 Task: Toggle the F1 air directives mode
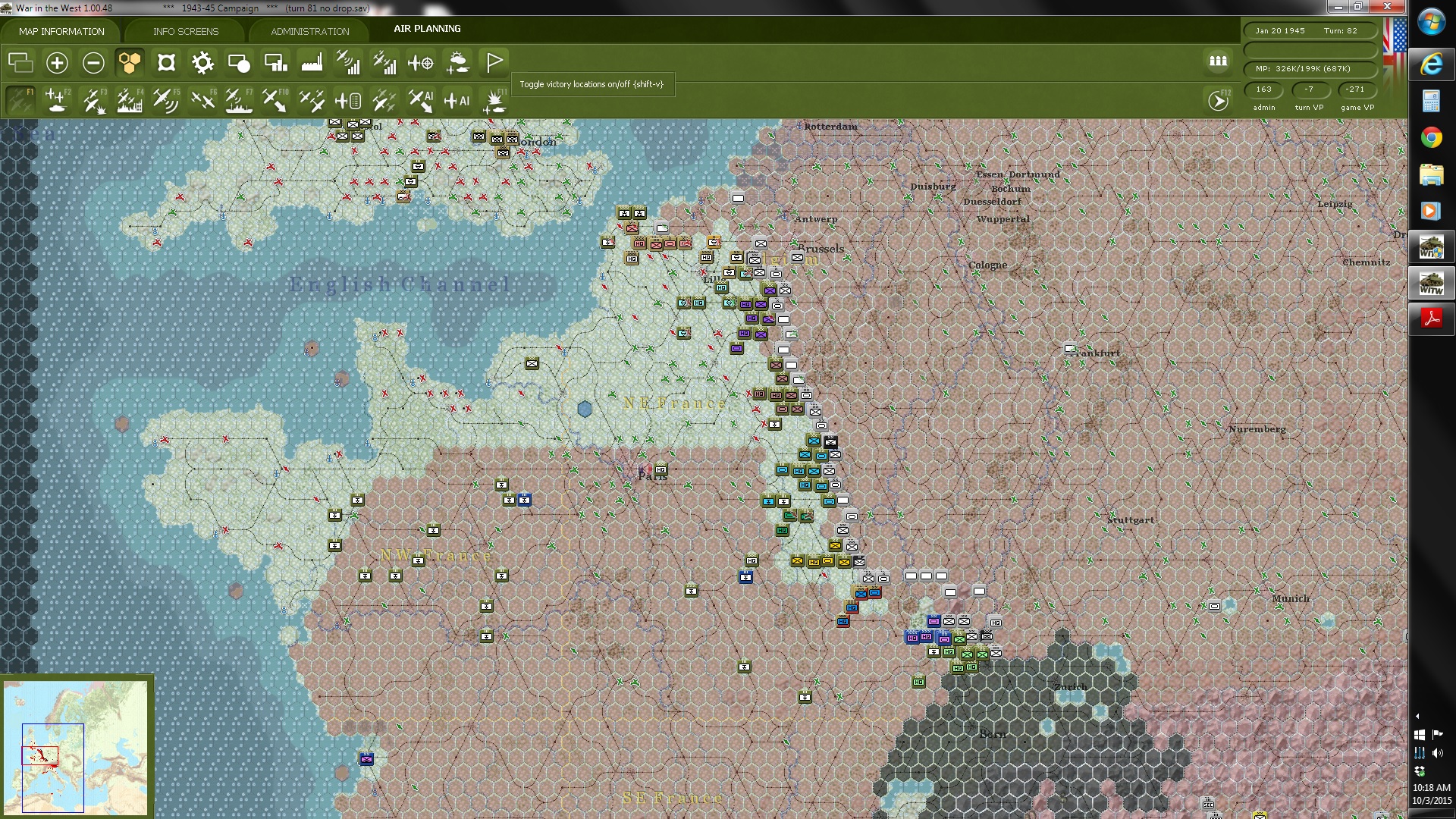pyautogui.click(x=20, y=99)
